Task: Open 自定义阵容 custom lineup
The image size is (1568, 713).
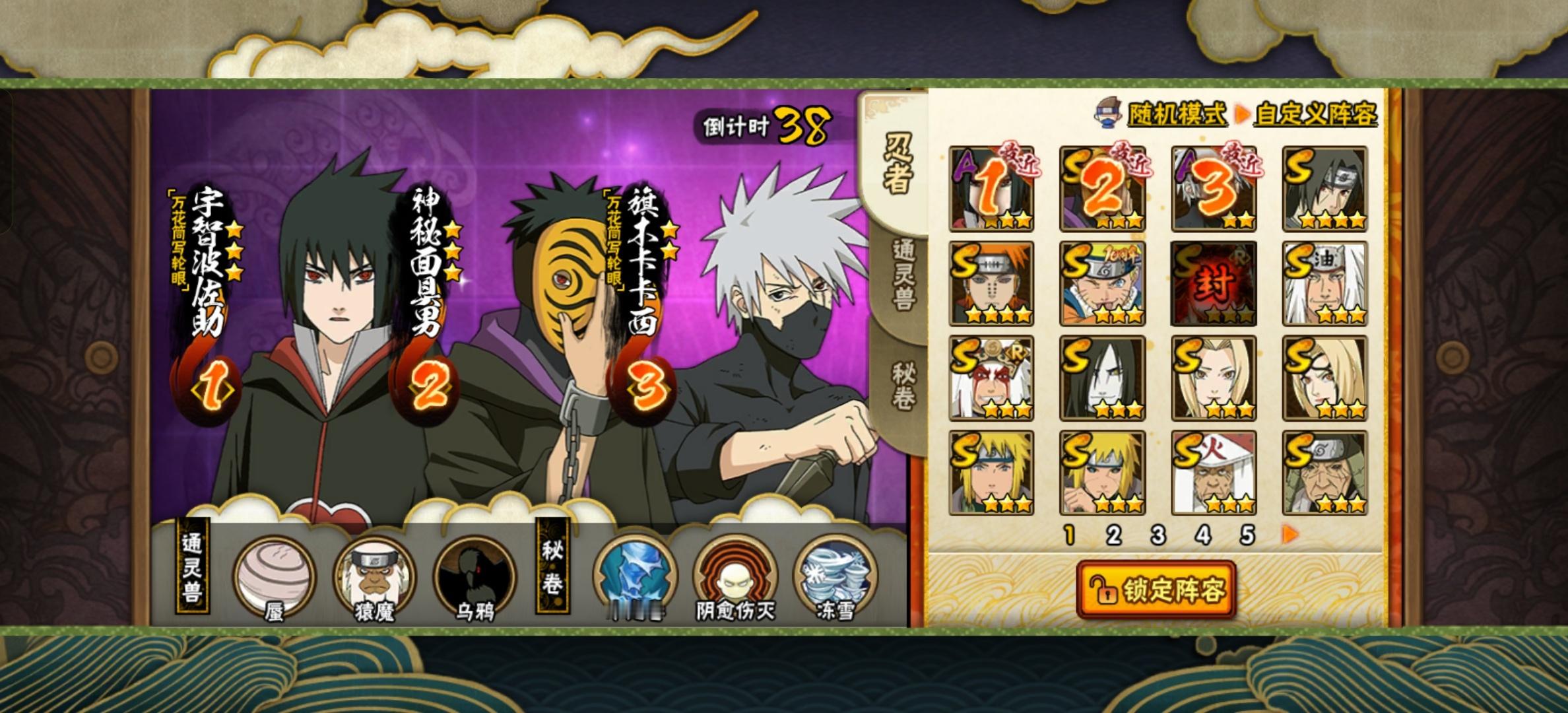Action: click(x=1315, y=114)
